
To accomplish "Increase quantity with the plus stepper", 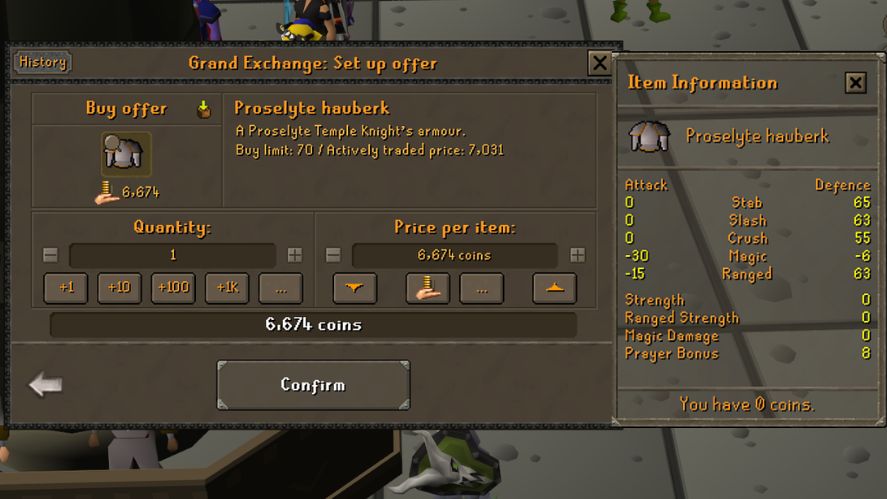I will (295, 255).
